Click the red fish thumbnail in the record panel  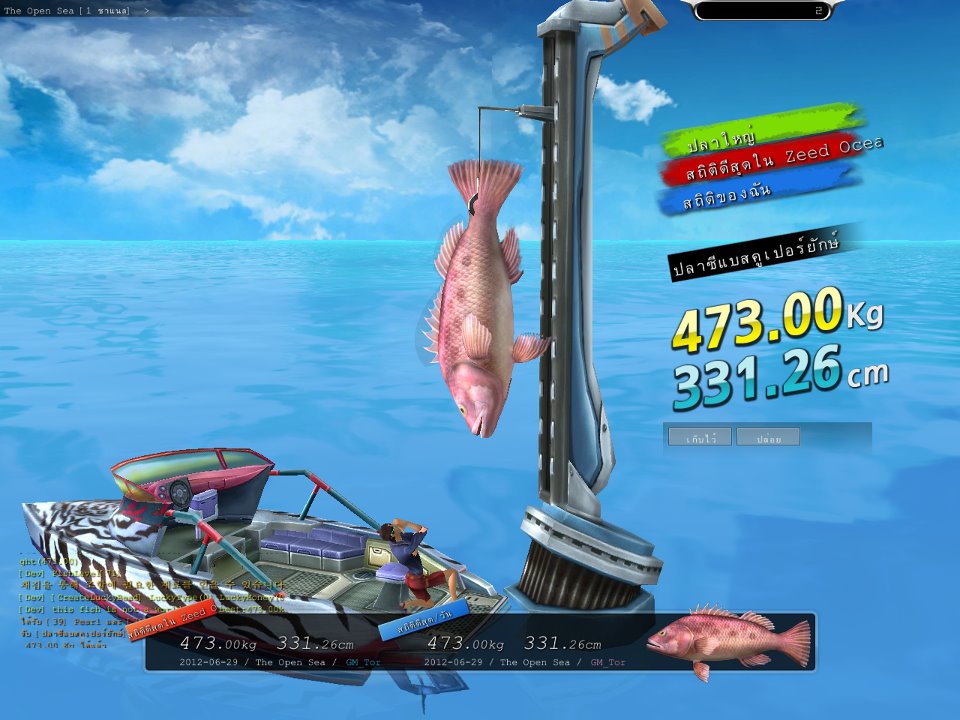728,641
